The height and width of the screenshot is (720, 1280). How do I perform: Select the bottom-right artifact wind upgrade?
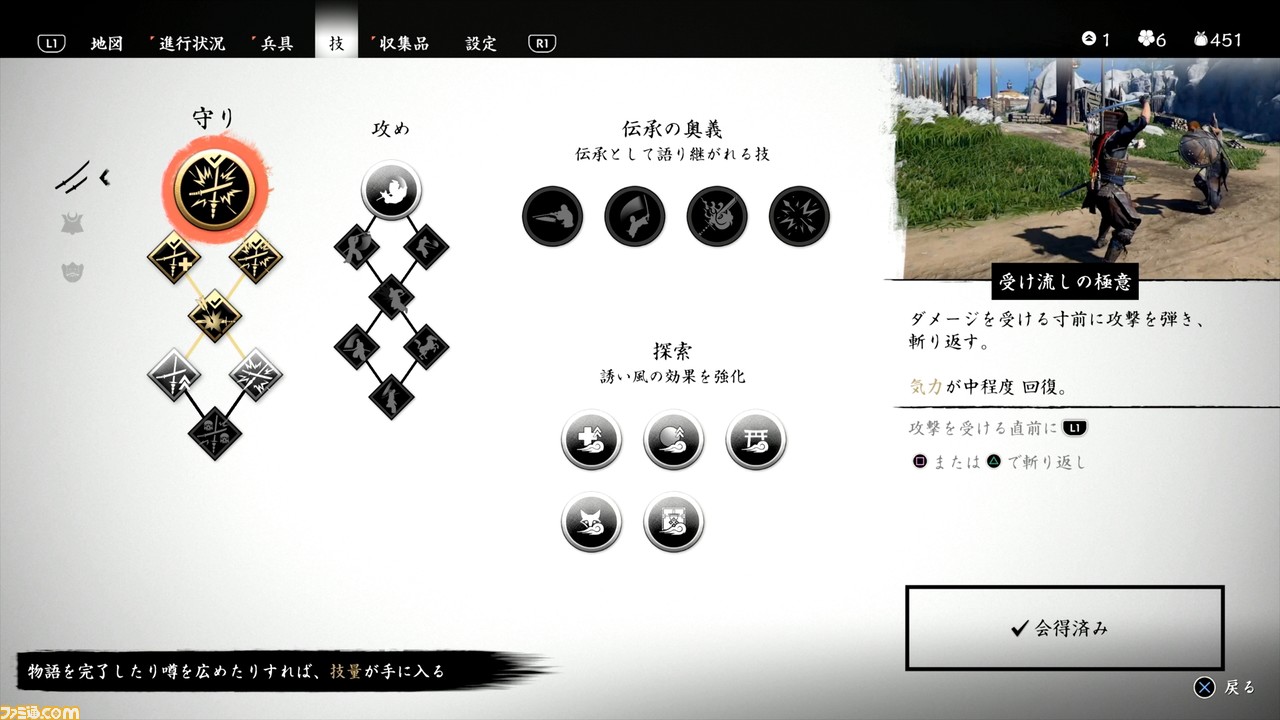click(672, 521)
